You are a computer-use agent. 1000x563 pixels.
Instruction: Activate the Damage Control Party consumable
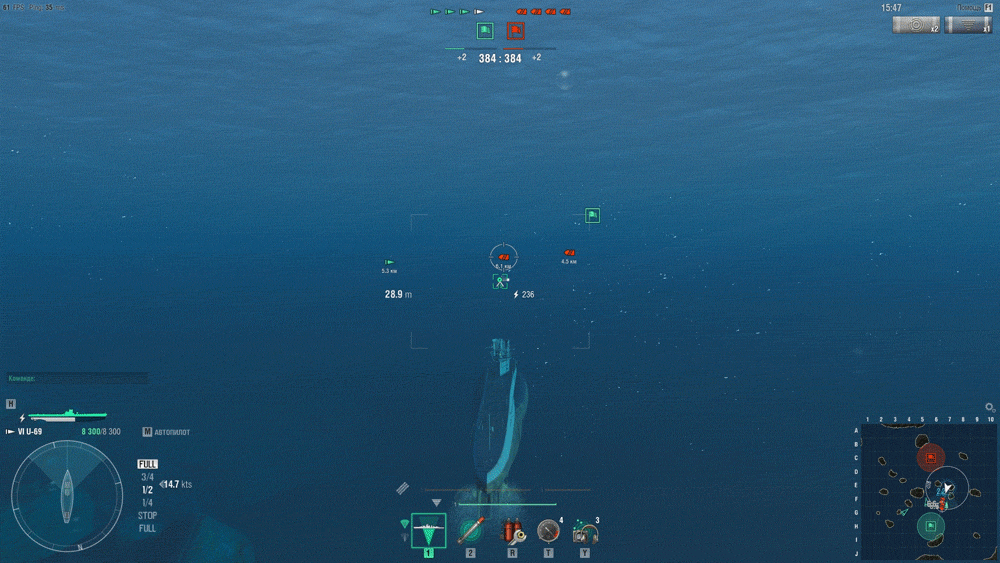click(x=511, y=530)
